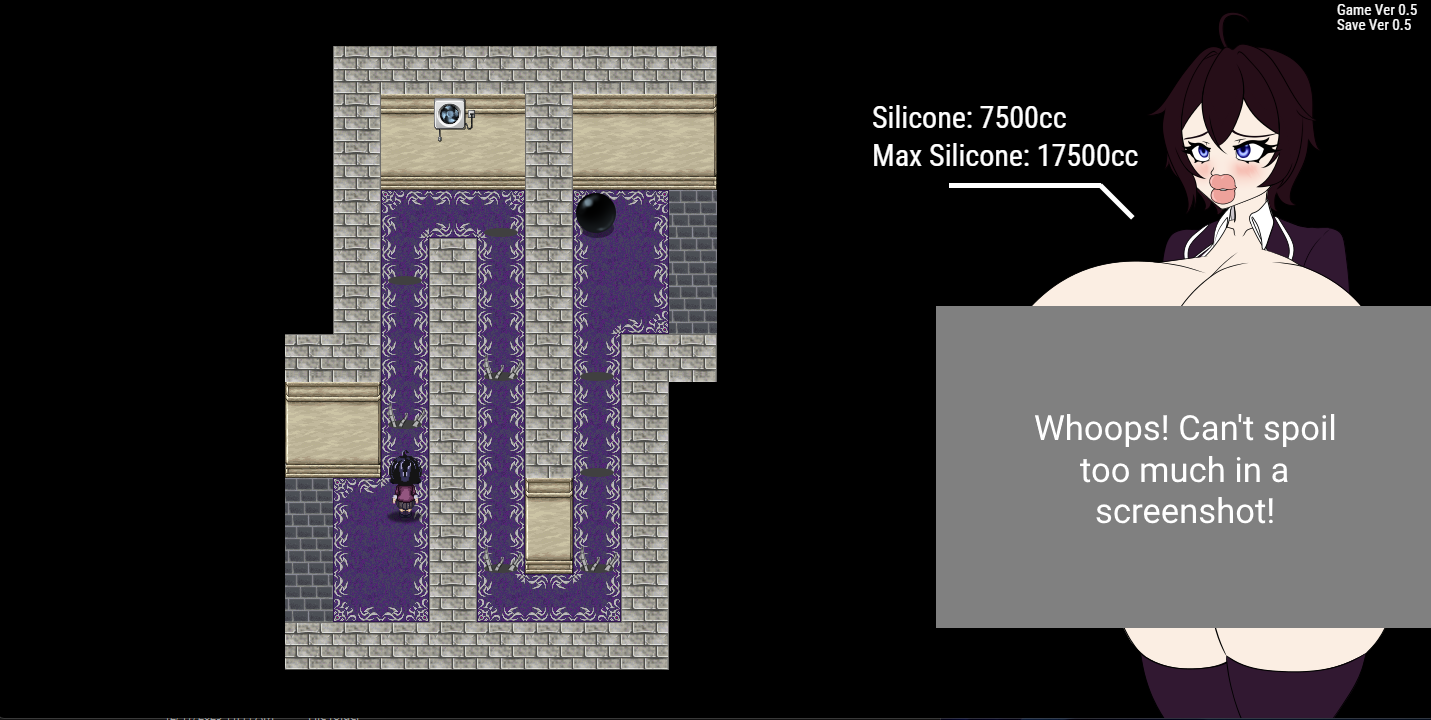Click the Game Ver 0.5 label
Screen dimensions: 1431x720
coord(1377,9)
